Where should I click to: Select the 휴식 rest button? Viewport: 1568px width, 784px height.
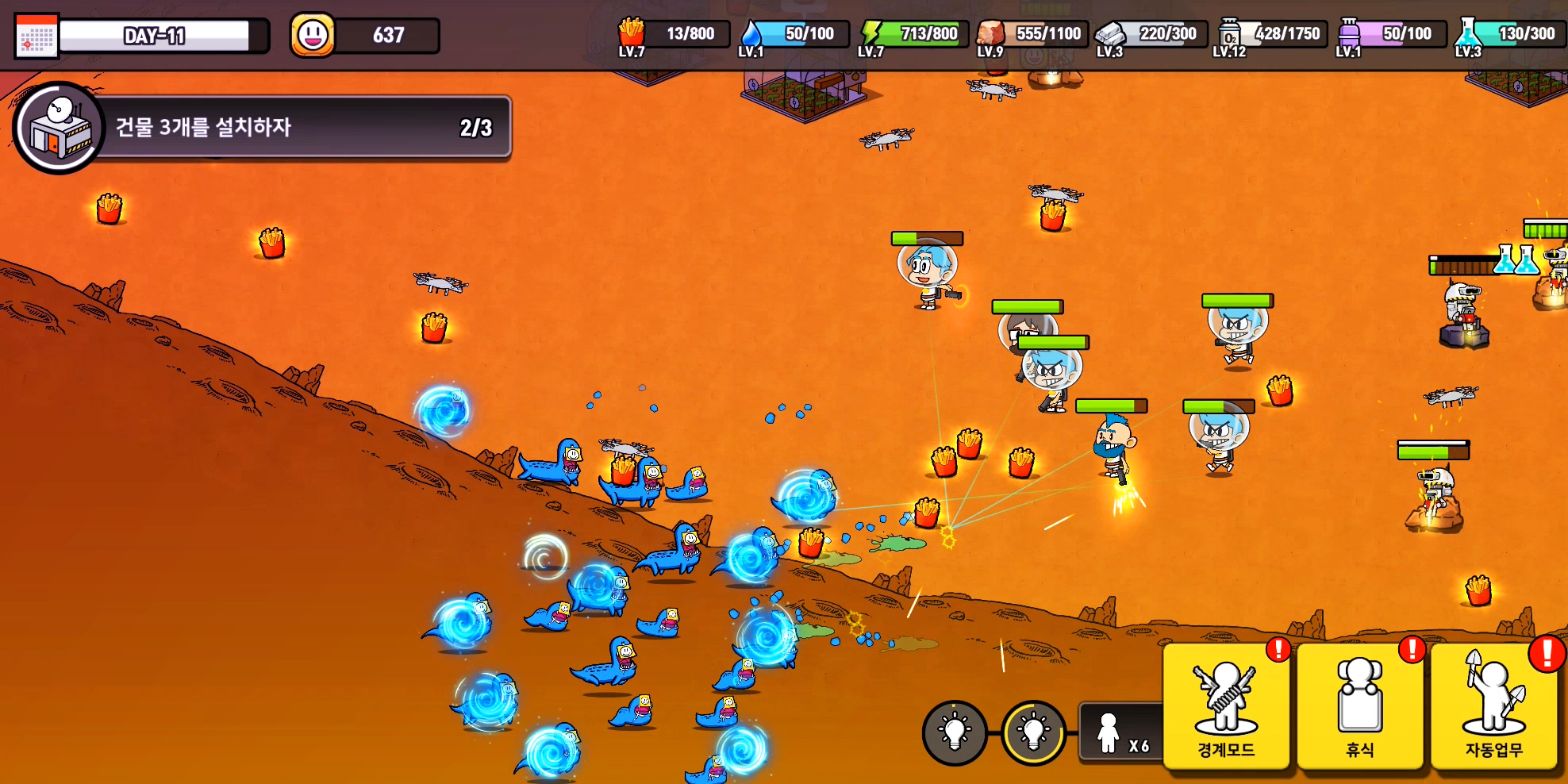tap(1360, 705)
